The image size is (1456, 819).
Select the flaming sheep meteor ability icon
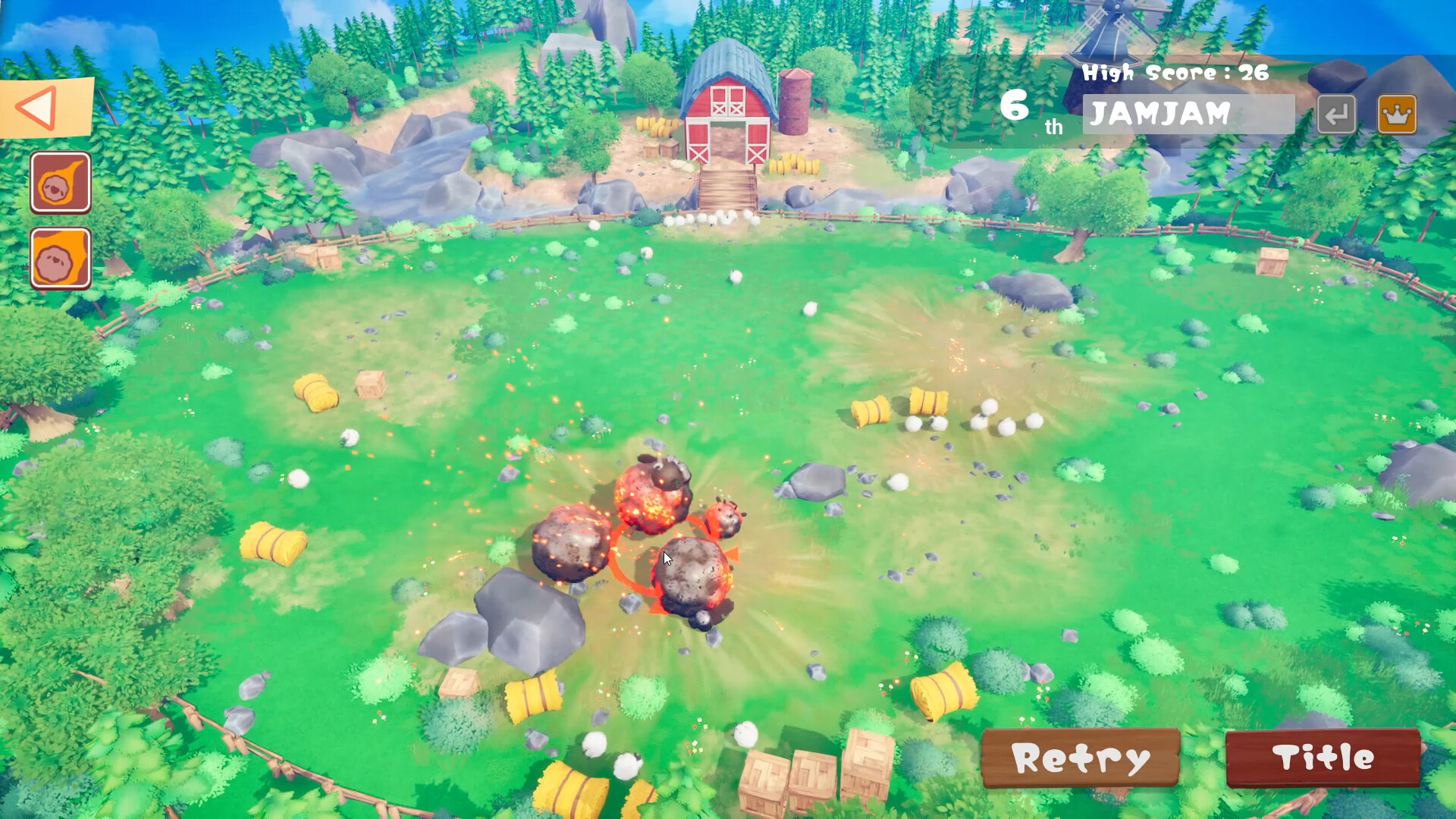(60, 182)
